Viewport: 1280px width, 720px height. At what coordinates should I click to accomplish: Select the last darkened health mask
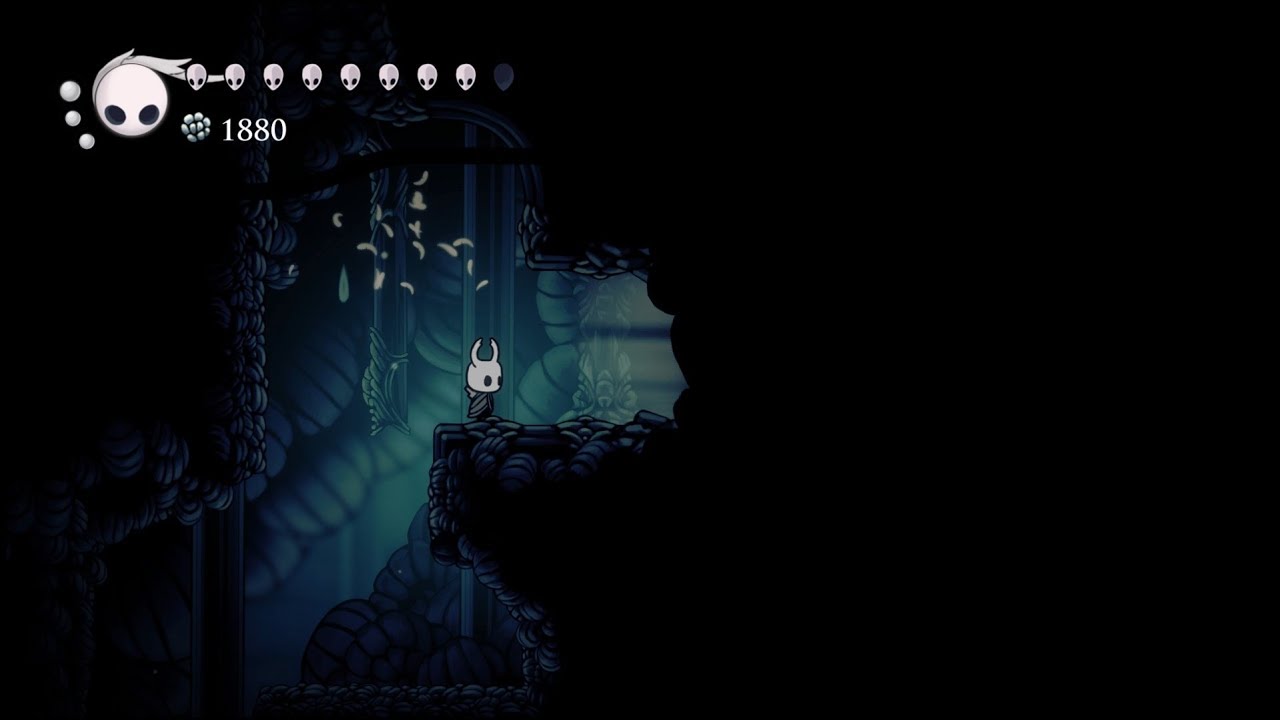pos(504,74)
